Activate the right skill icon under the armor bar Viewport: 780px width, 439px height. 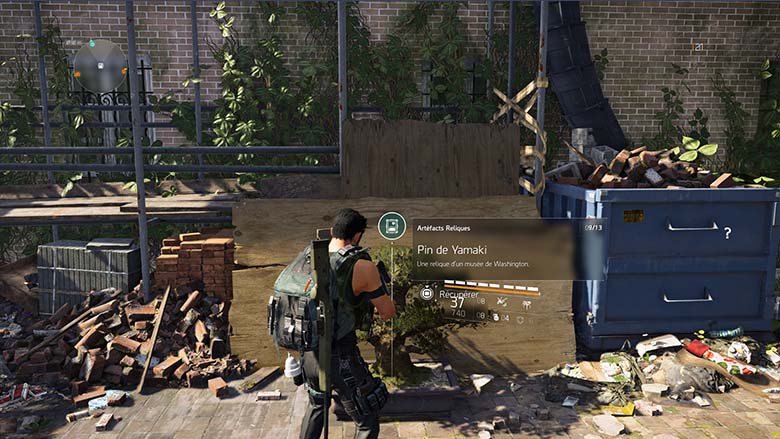526,302
